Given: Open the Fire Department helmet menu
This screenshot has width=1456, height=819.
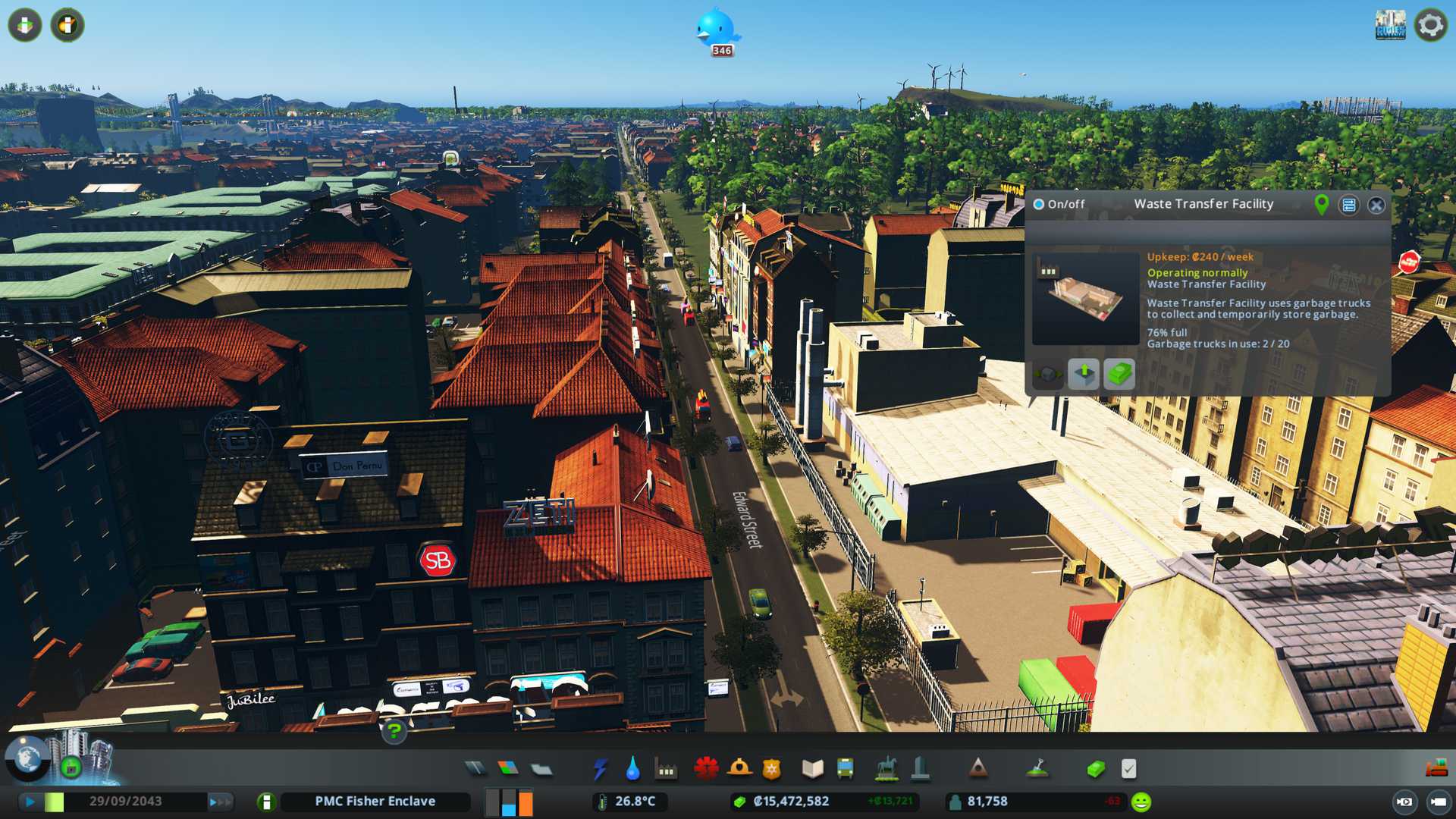Looking at the screenshot, I should tap(739, 769).
